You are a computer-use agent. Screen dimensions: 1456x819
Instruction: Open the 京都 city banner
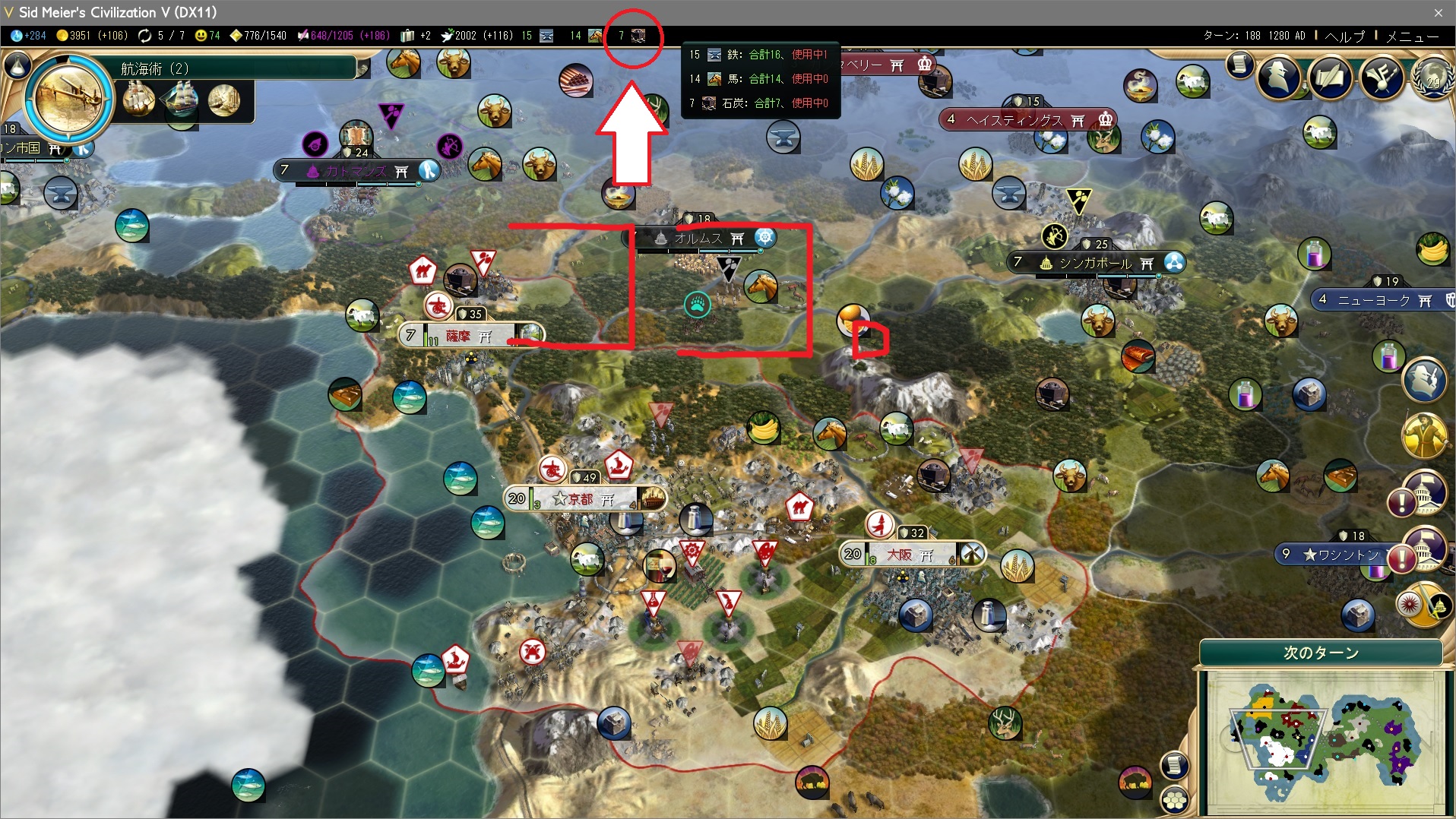[x=581, y=499]
